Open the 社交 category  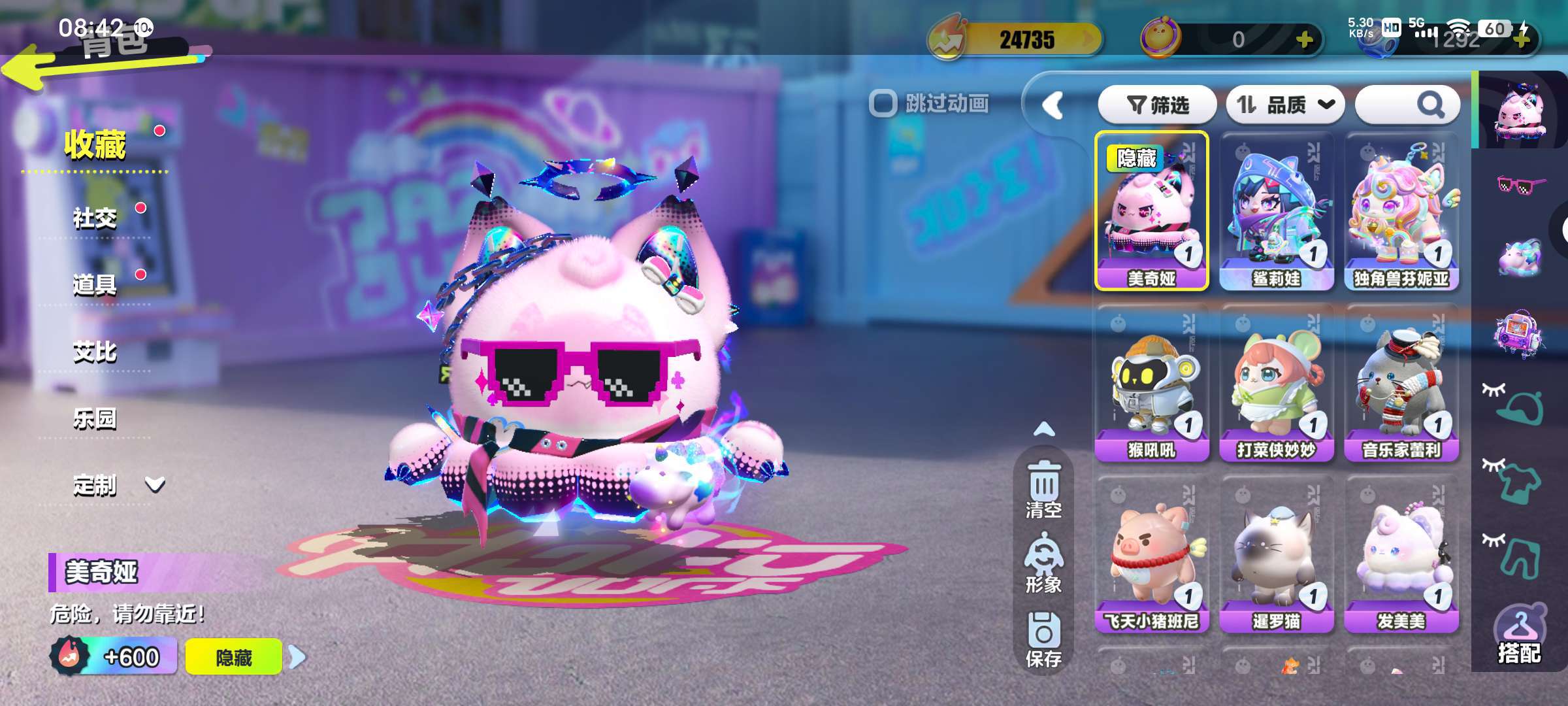(x=95, y=218)
